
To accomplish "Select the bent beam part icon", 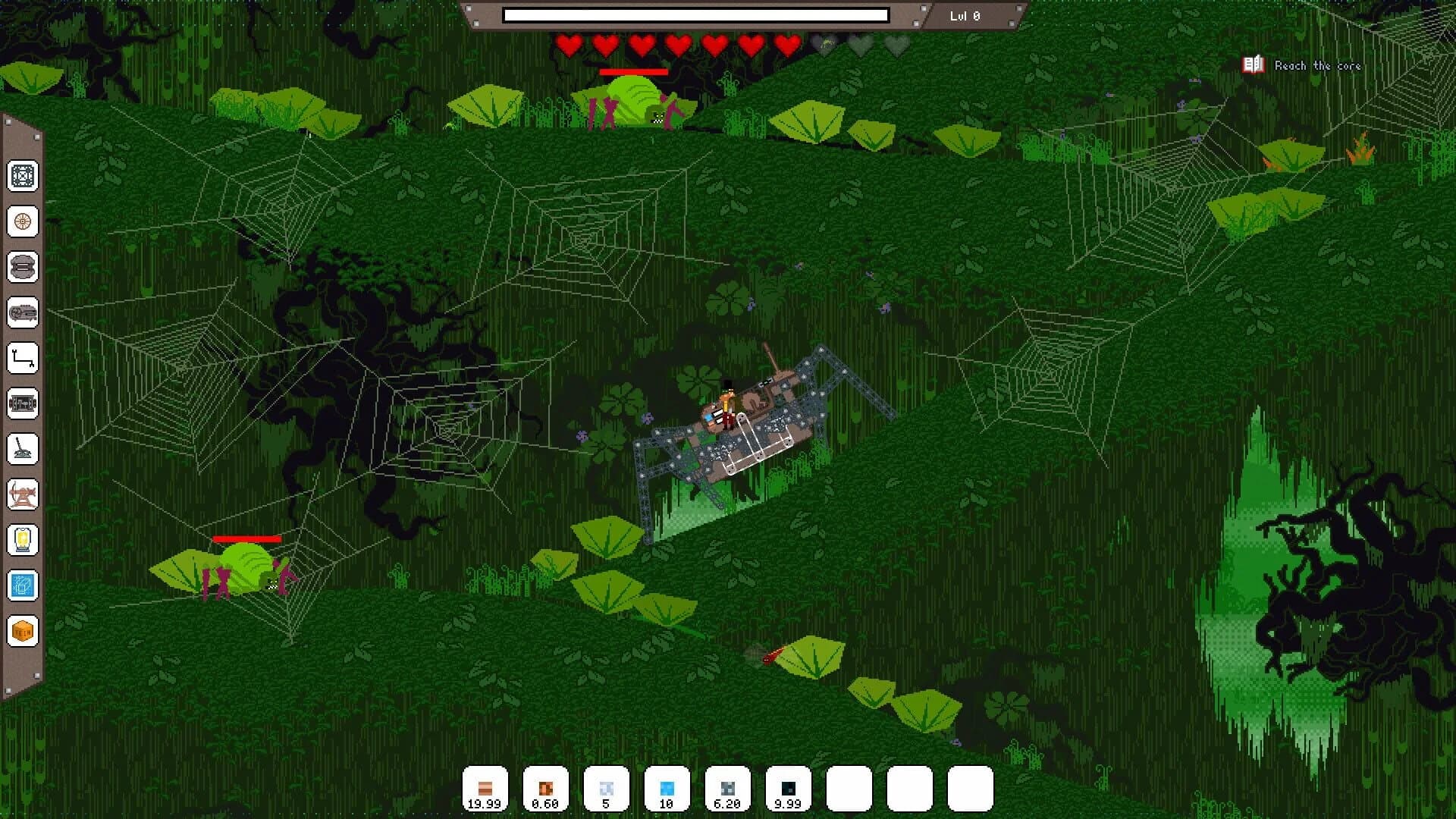I will (24, 358).
